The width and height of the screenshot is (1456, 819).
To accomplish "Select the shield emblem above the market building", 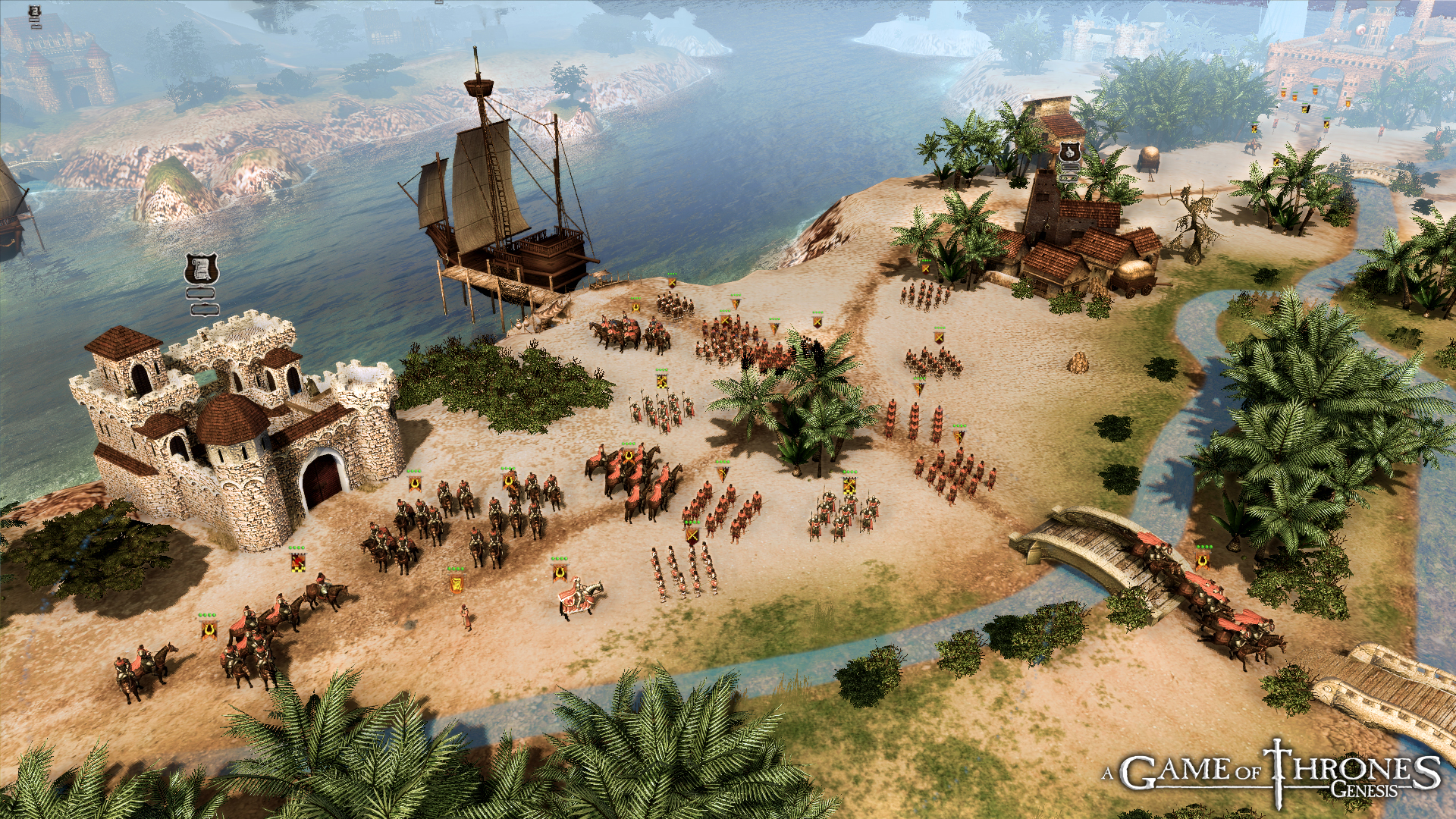I will [1070, 151].
